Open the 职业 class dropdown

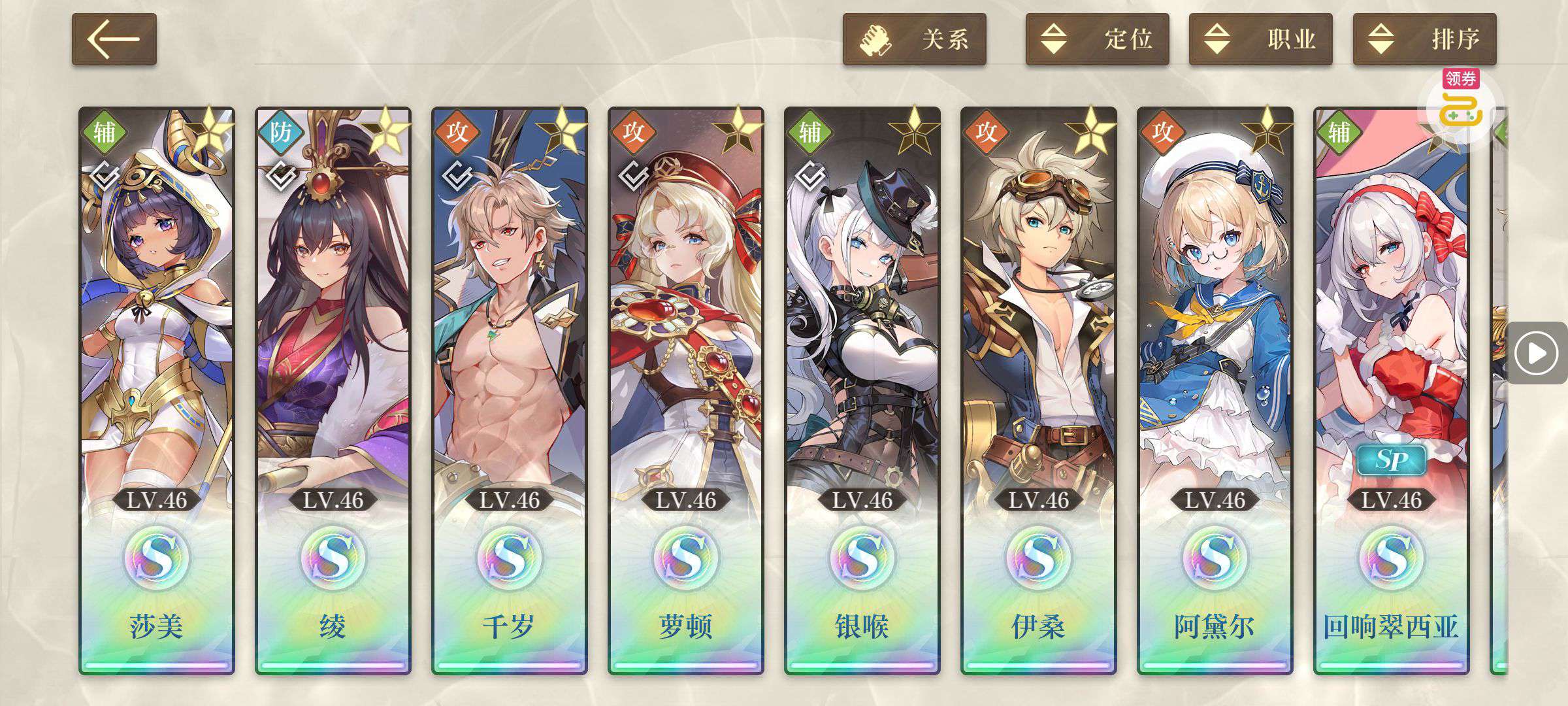pyautogui.click(x=1260, y=39)
